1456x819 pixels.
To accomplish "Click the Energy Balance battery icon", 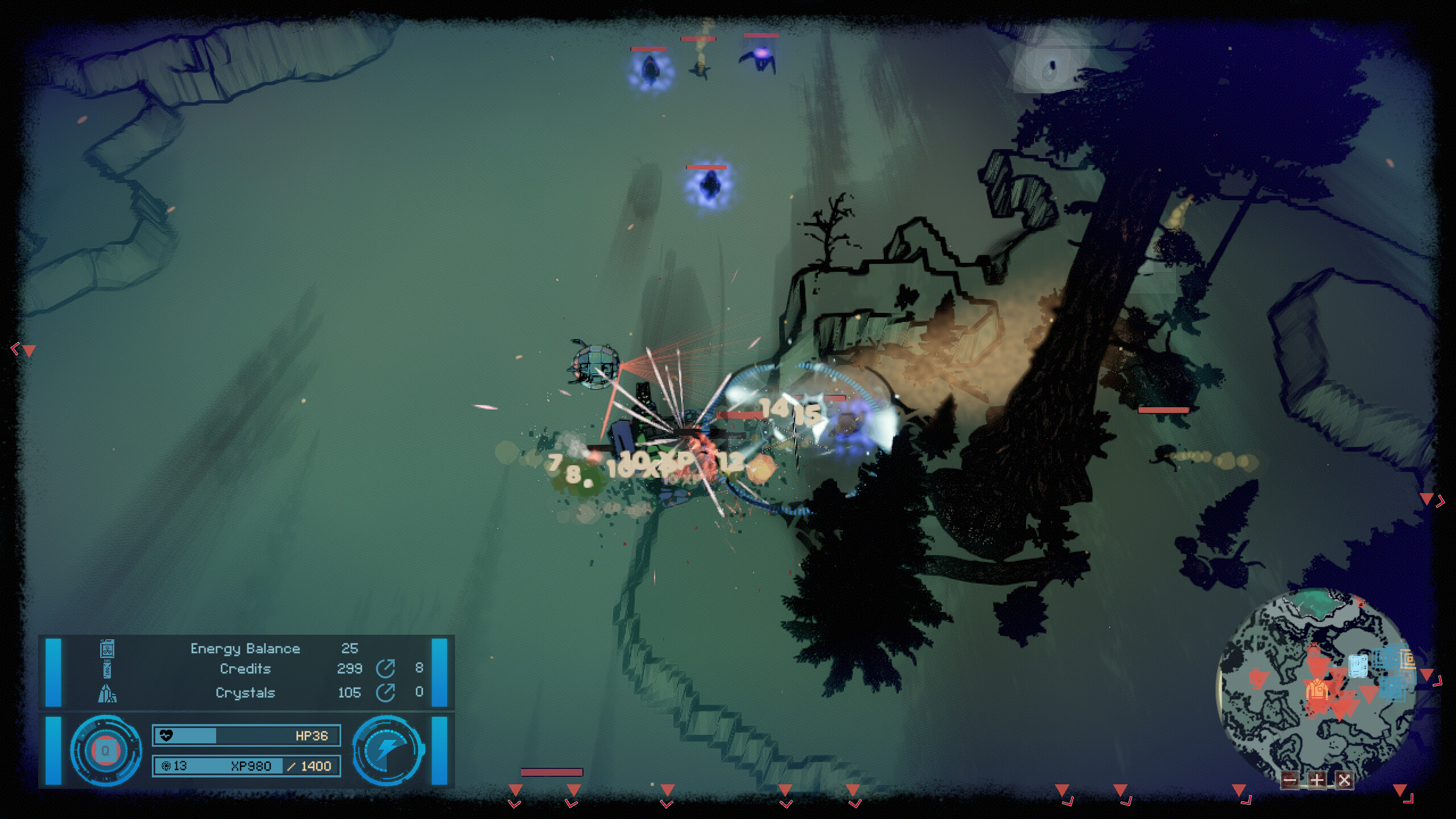I will click(x=107, y=649).
